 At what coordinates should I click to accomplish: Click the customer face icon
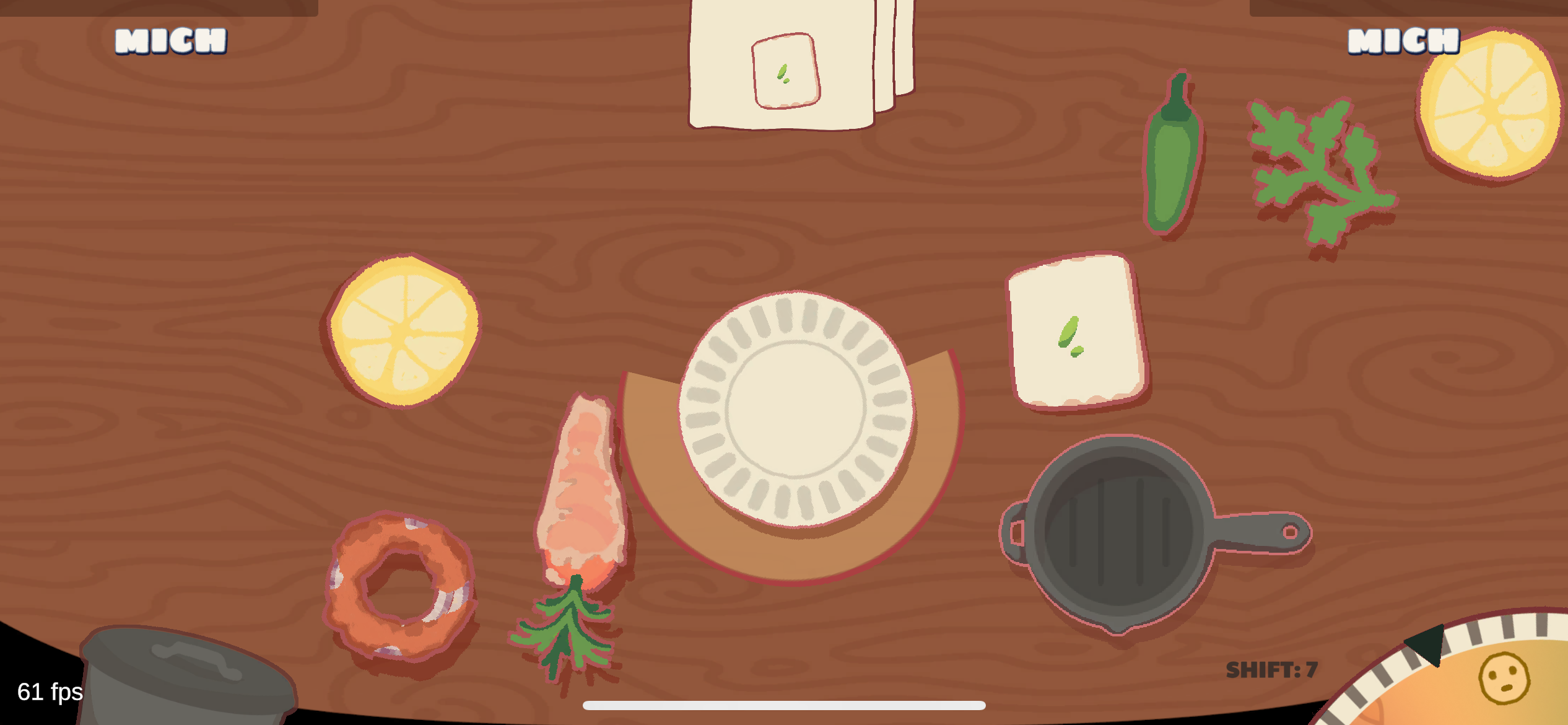tap(1504, 679)
